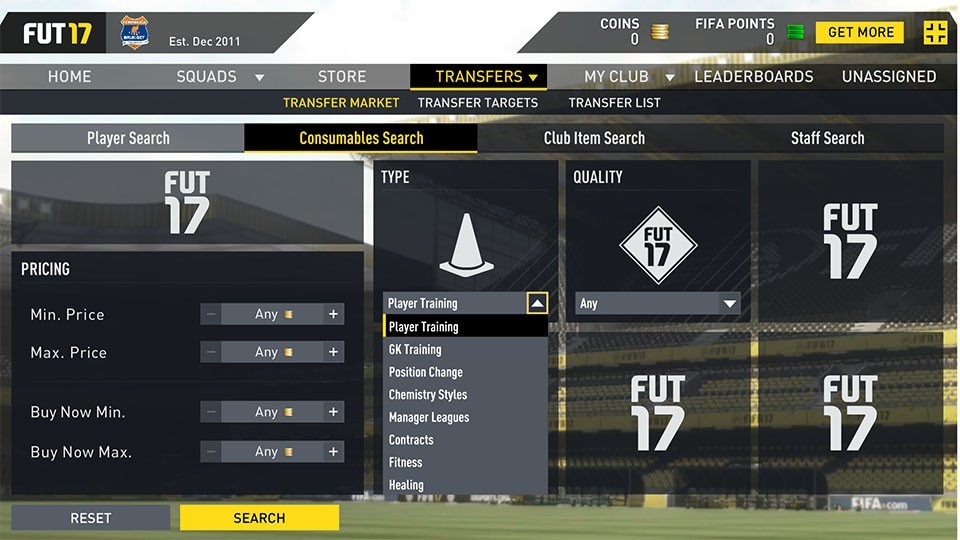This screenshot has width=960, height=540.
Task: Pick Position Change in the dropdown
Action: [426, 372]
